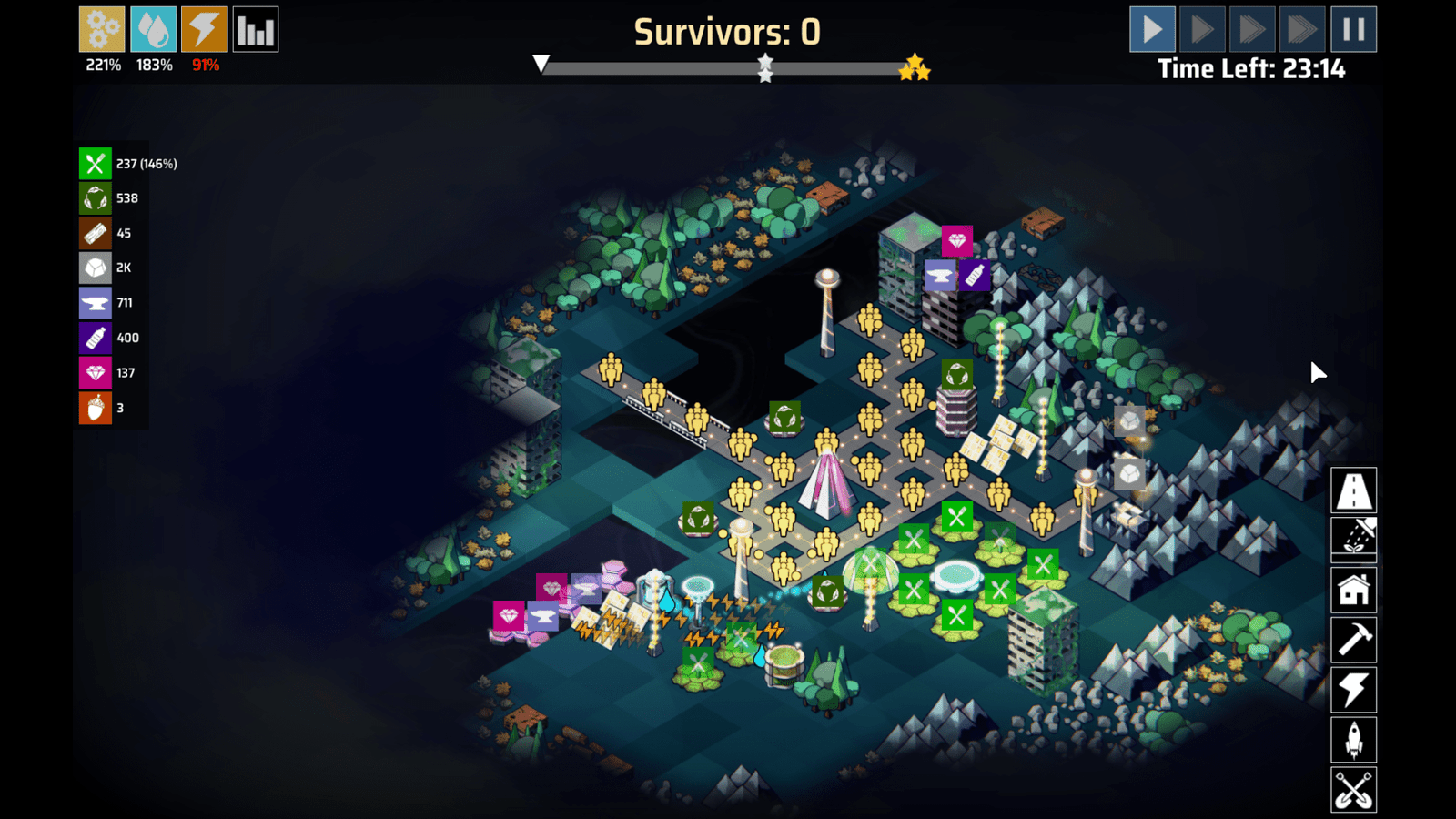Select the crossed-shovels terraform tool

point(1353,789)
